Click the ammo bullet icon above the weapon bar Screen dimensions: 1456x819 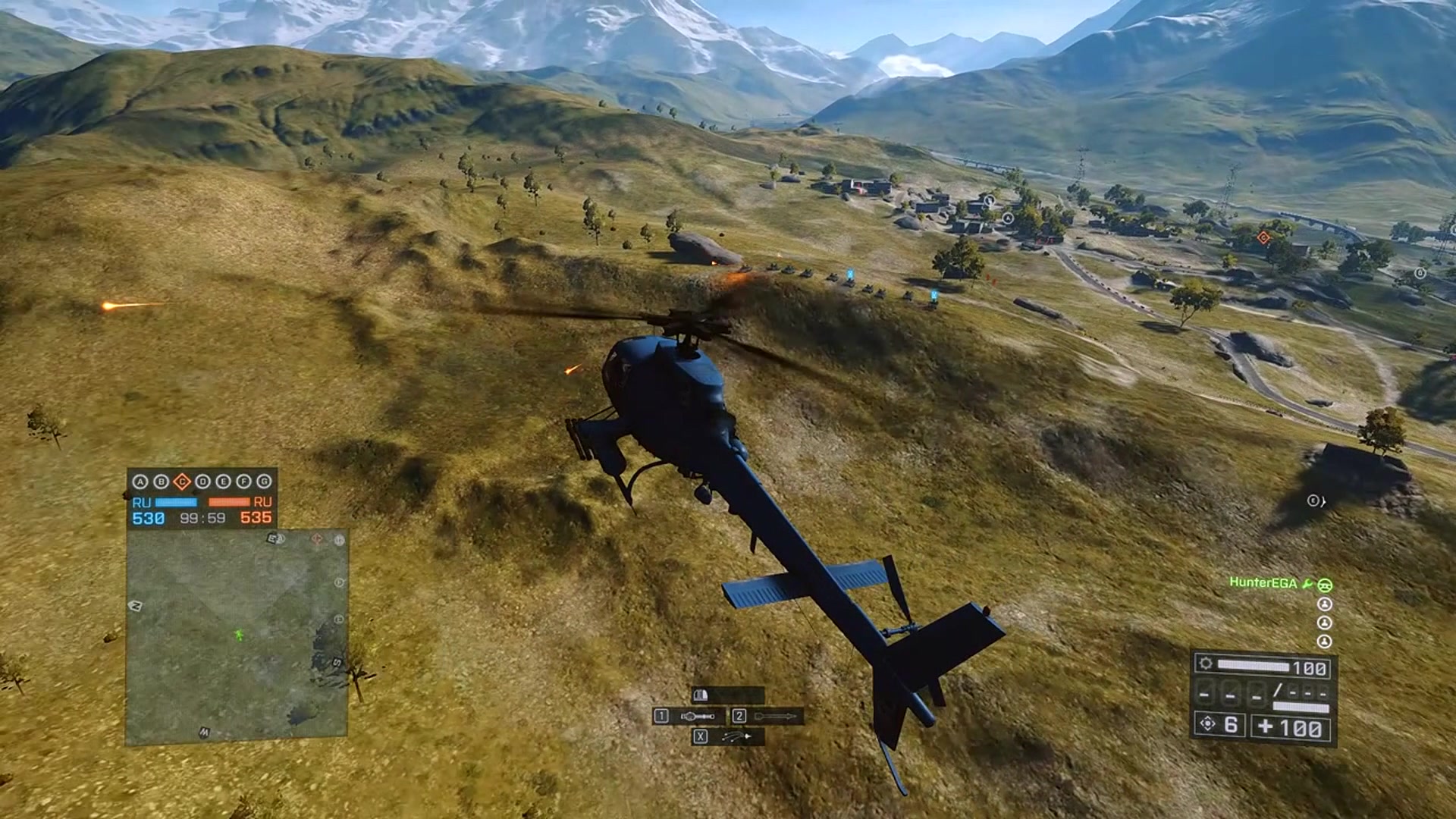pyautogui.click(x=701, y=695)
